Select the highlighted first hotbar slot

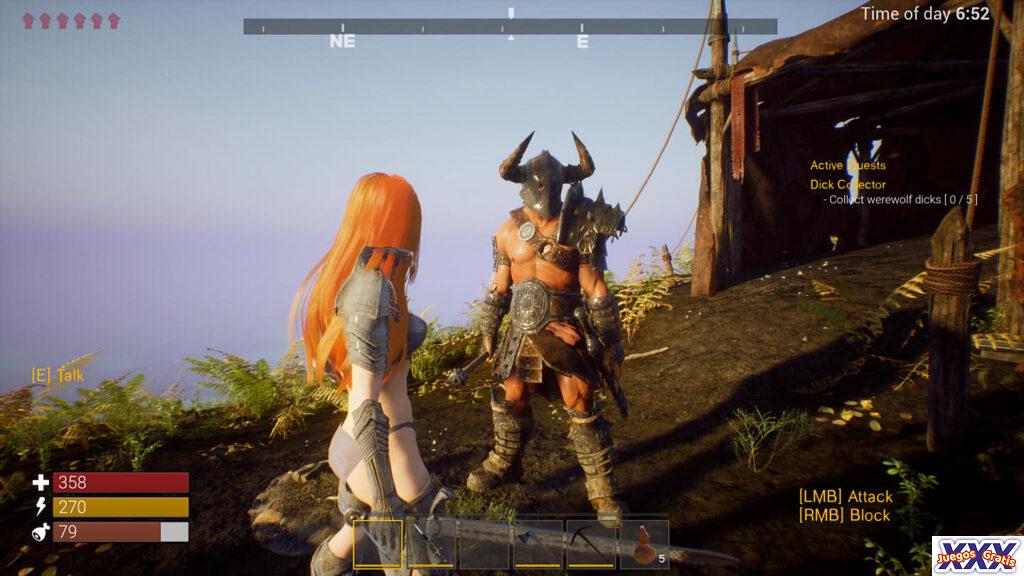coord(378,544)
